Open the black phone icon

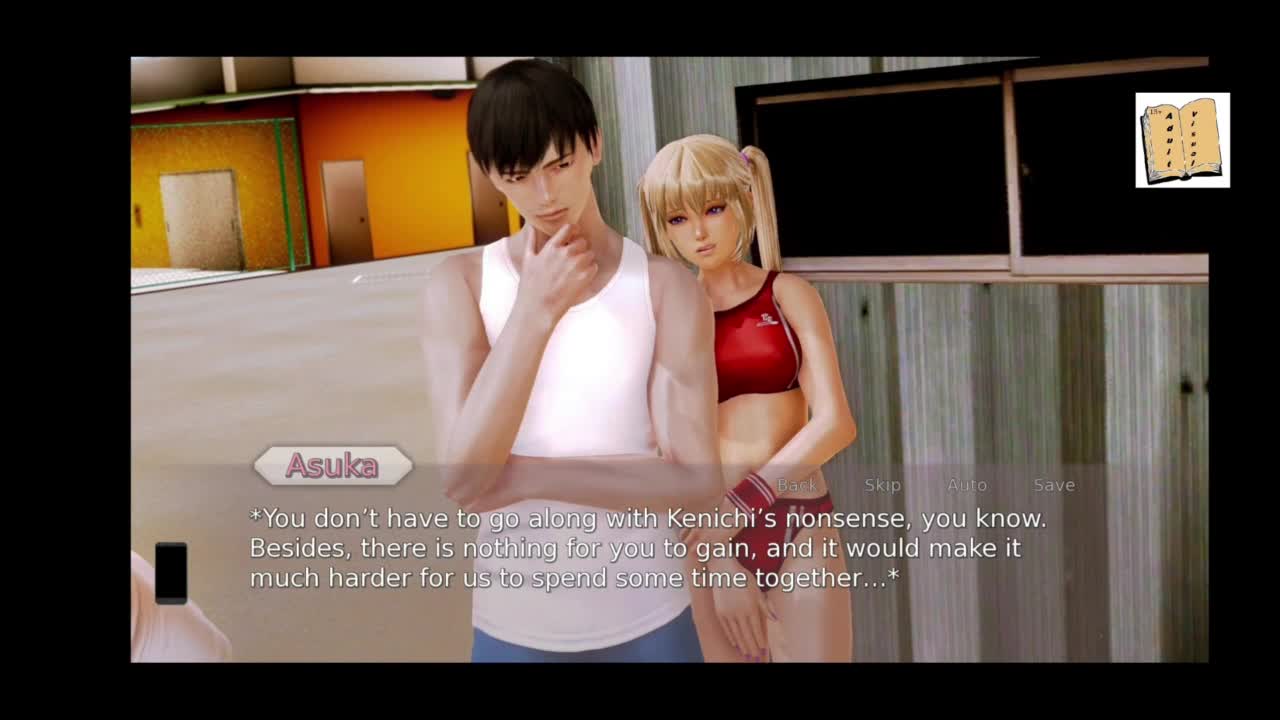pyautogui.click(x=171, y=573)
